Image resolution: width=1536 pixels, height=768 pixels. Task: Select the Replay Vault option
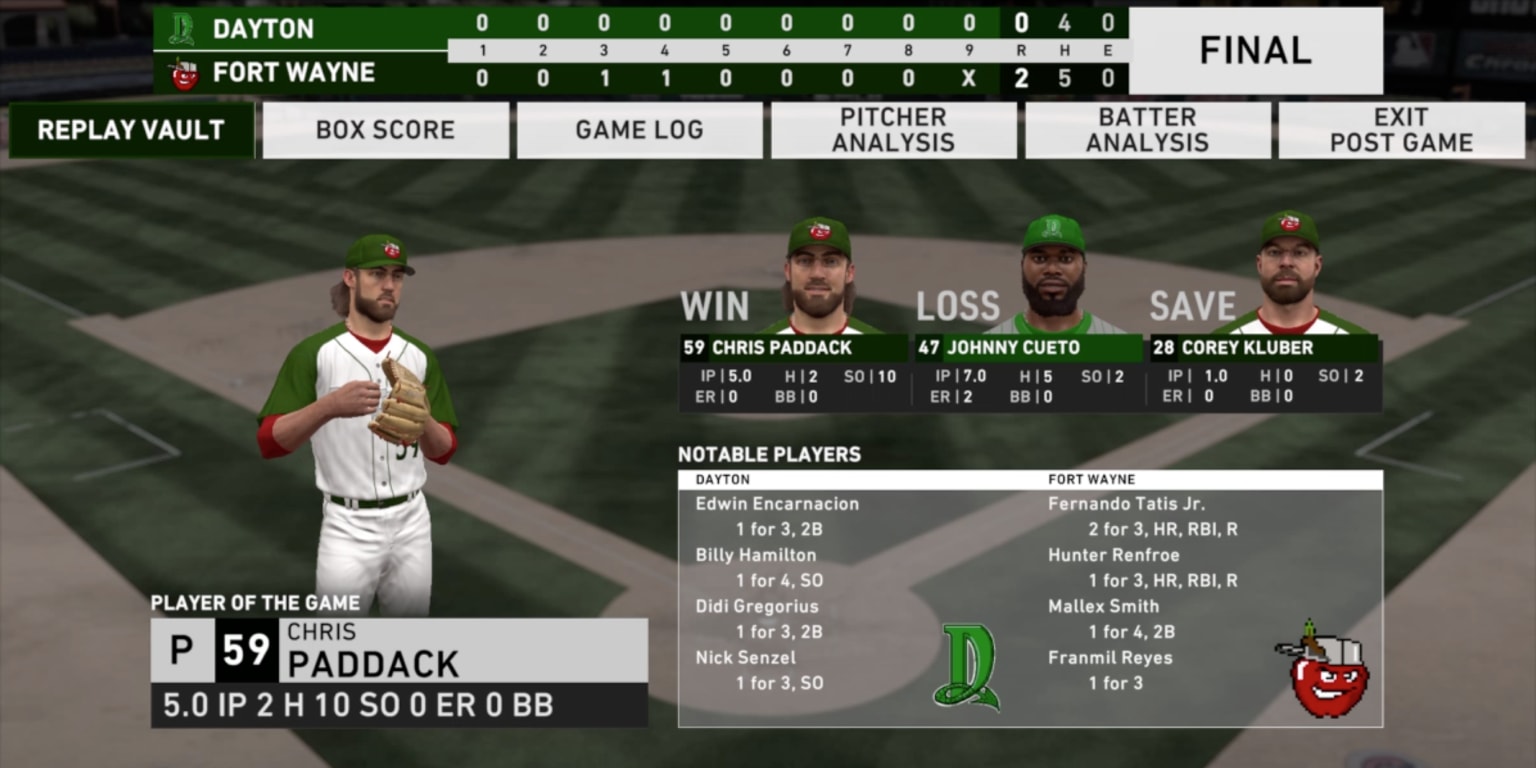(x=131, y=129)
